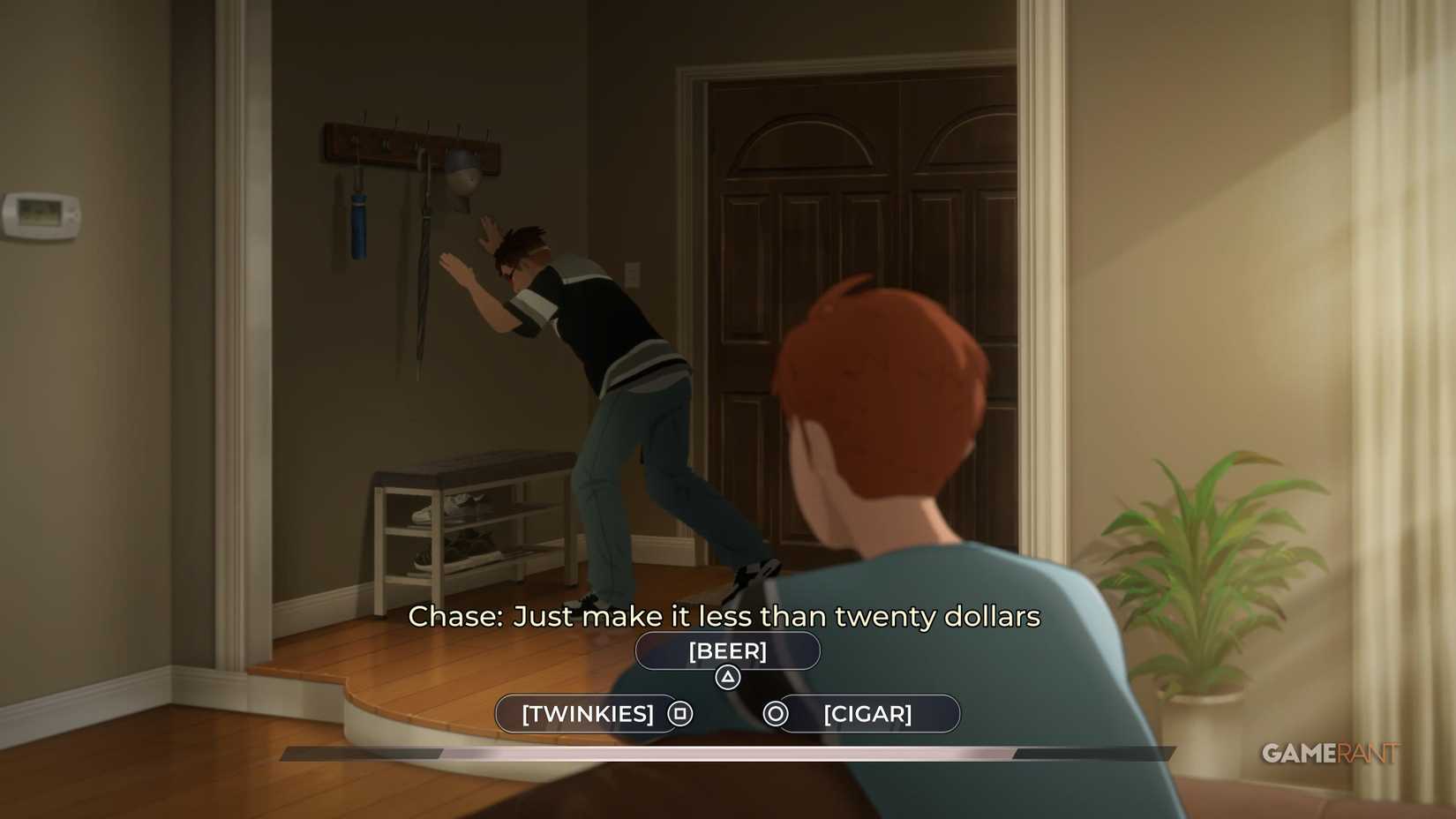This screenshot has height=819, width=1456.
Task: Choose the [TWINKIES] dialogue option
Action: click(x=587, y=713)
